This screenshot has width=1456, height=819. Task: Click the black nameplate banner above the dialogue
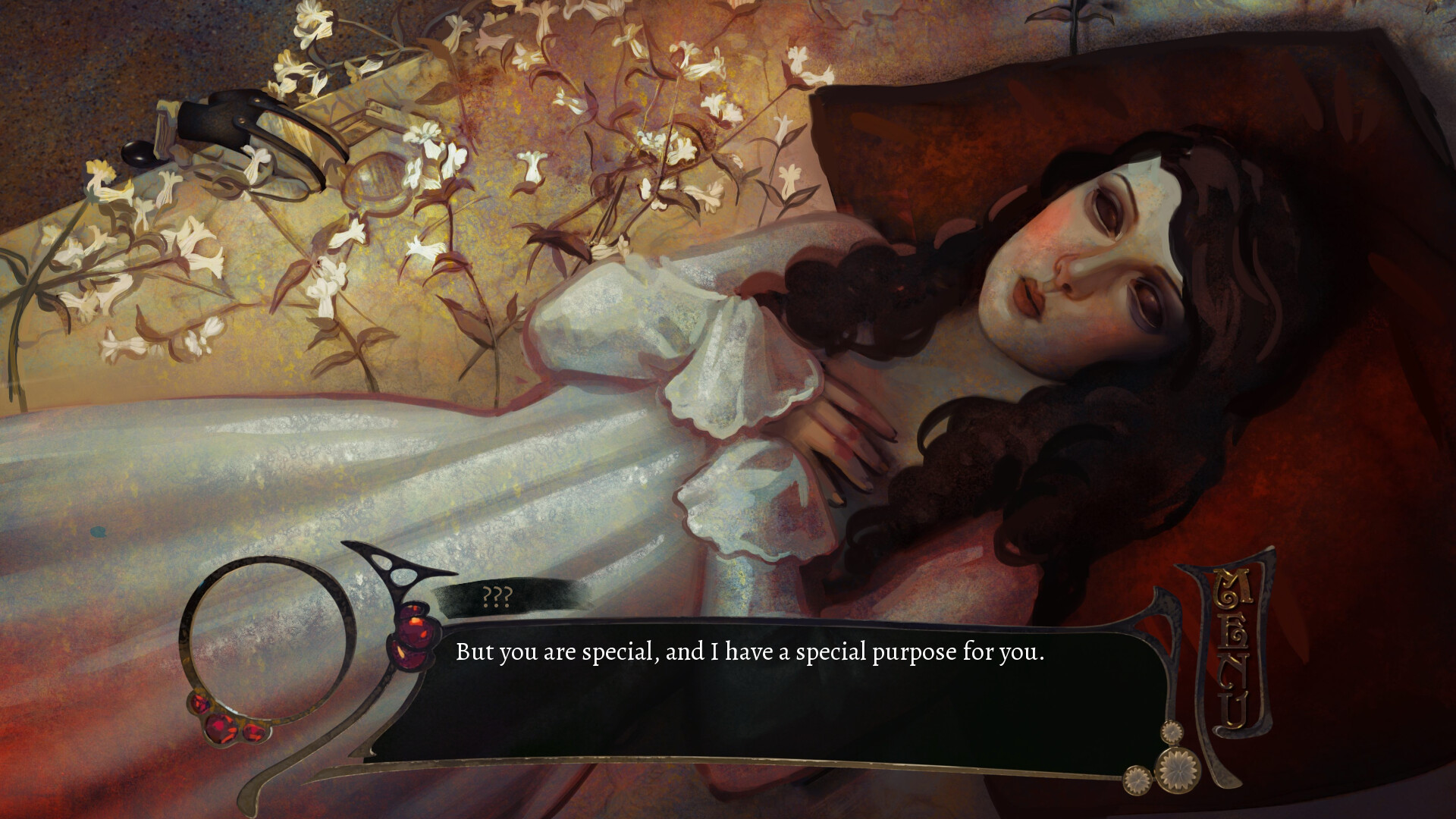click(531, 599)
